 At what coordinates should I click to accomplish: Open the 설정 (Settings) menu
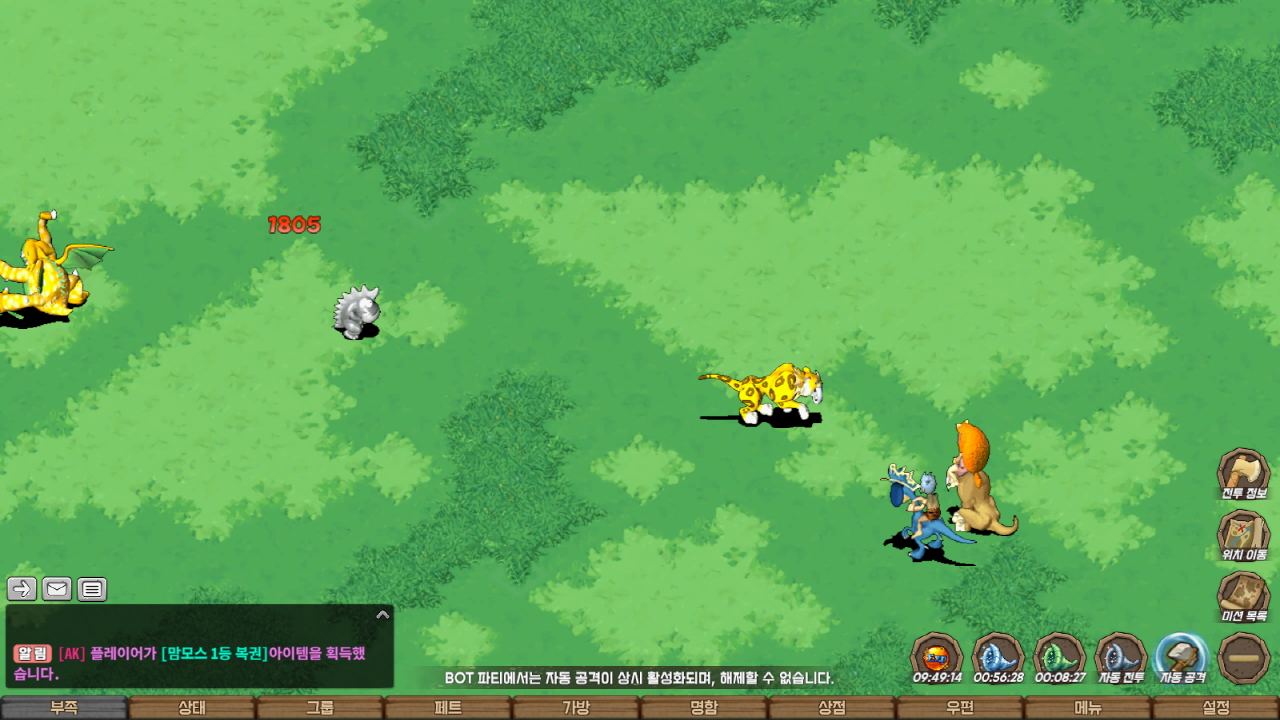[1216, 708]
